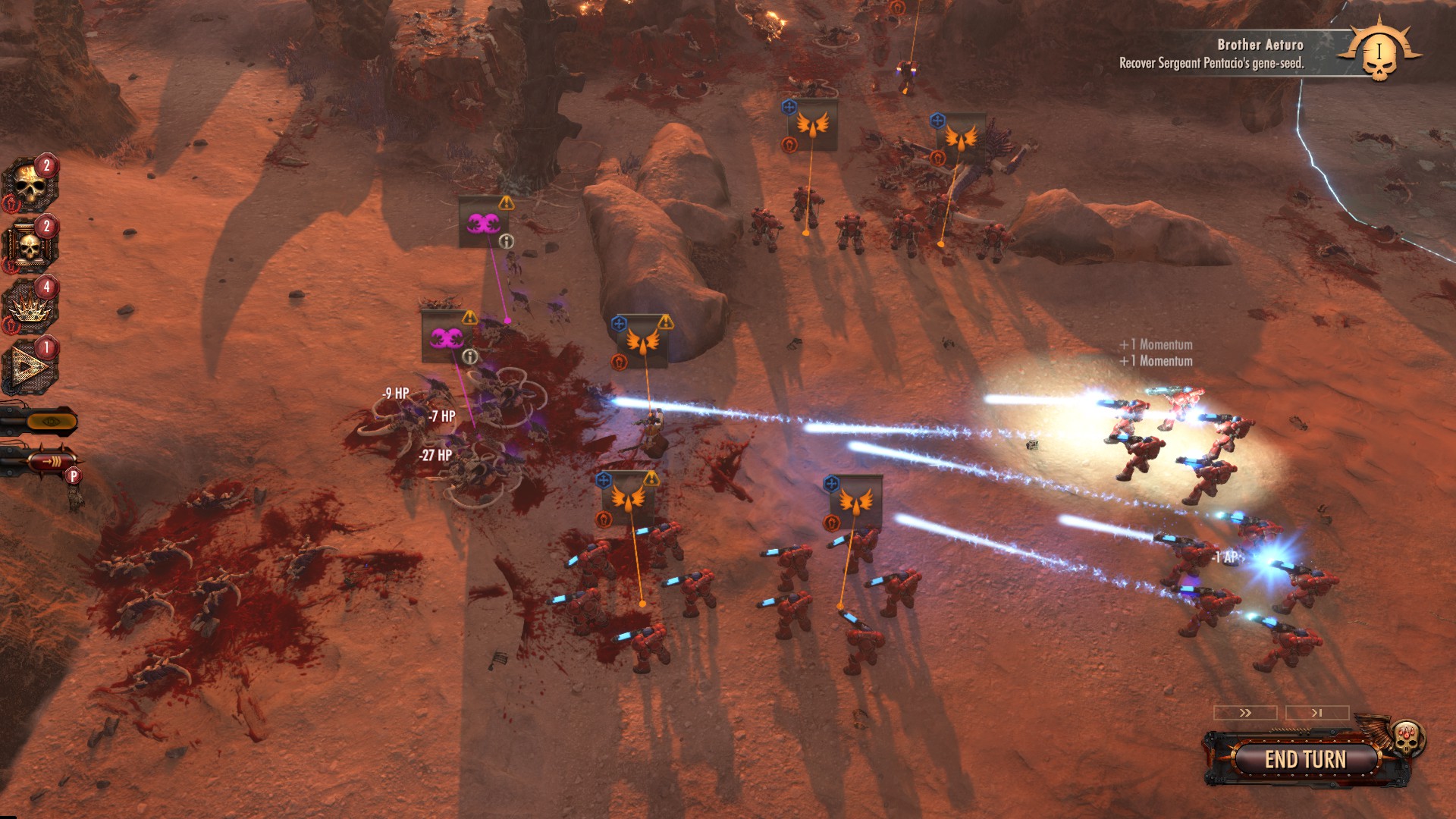Activate the spiked explosion ability icon
This screenshot has height=819, width=1456.
(x=30, y=306)
